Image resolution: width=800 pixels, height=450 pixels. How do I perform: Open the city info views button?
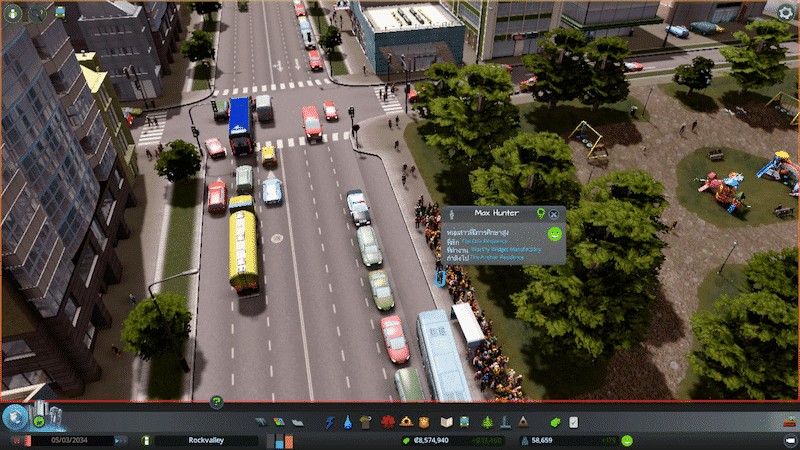tap(15, 417)
